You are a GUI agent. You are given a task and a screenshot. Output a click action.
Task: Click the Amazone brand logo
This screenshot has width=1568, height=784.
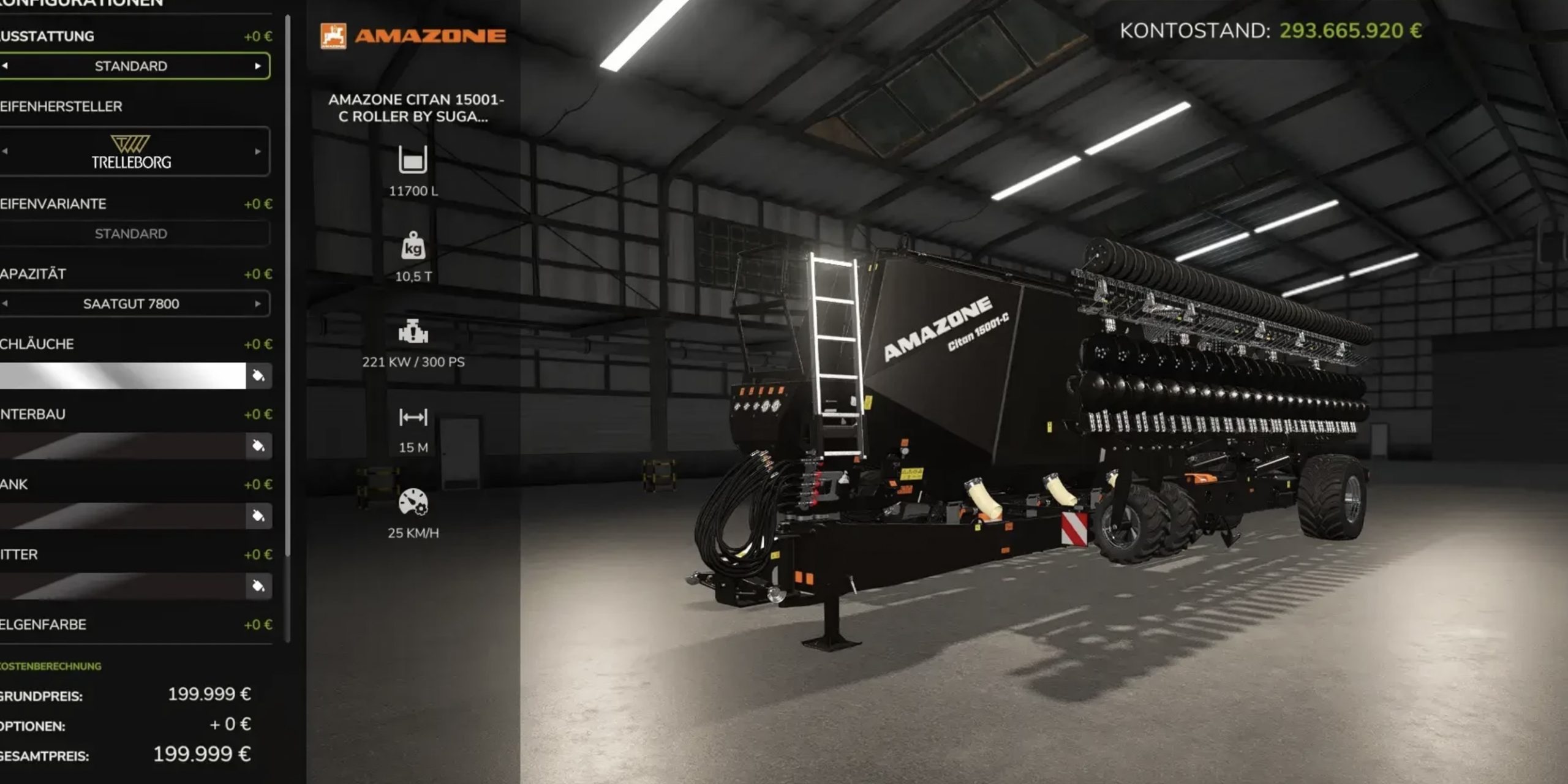413,36
